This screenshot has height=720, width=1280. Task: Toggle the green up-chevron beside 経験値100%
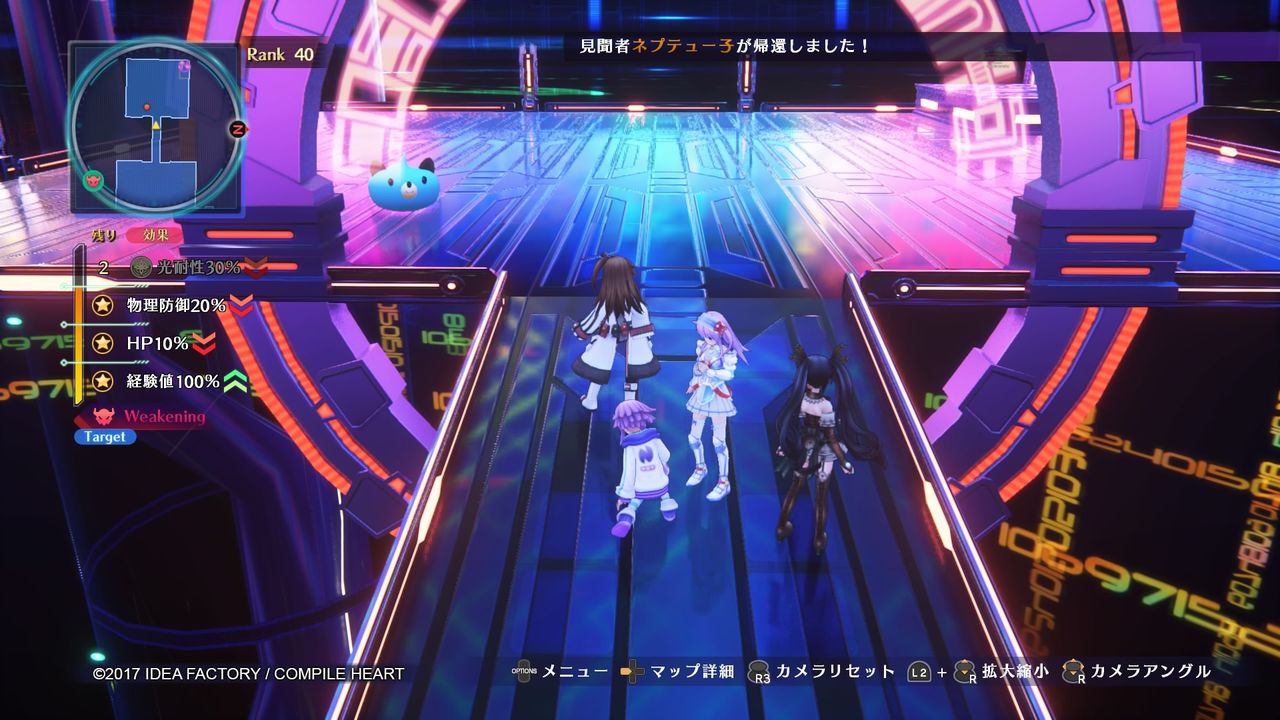point(235,381)
